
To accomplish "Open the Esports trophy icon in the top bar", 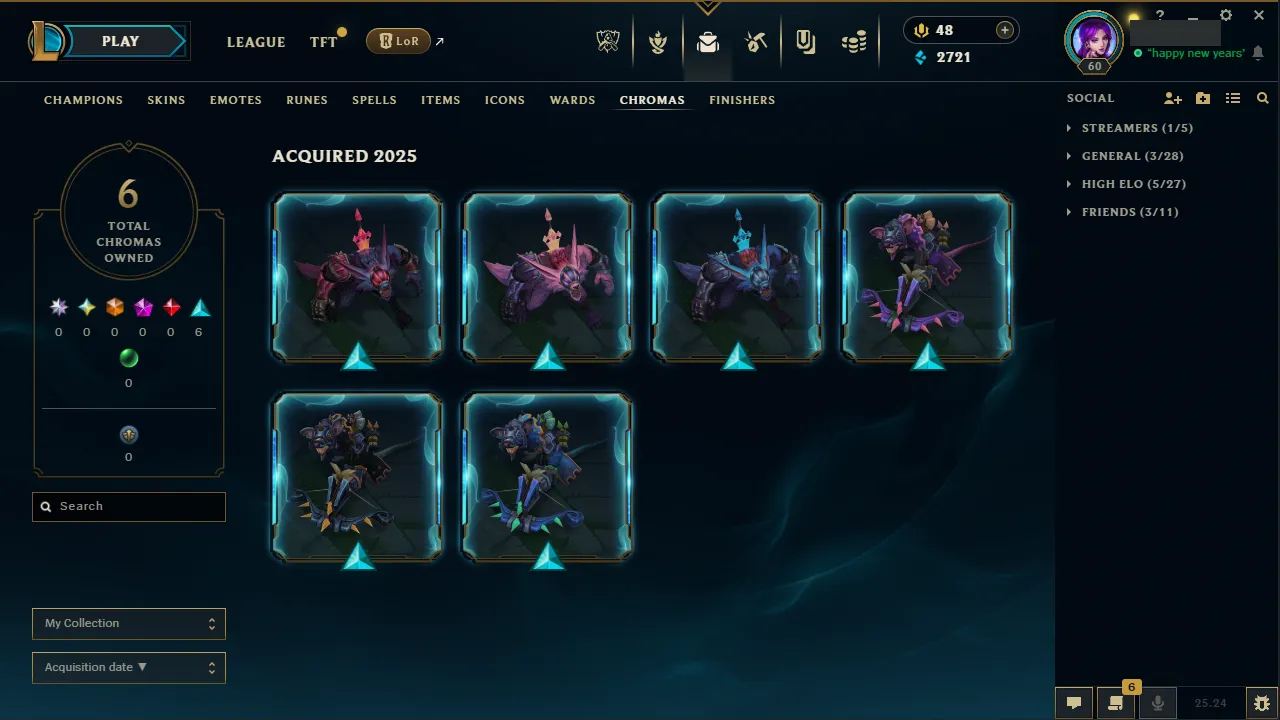I will coord(608,41).
